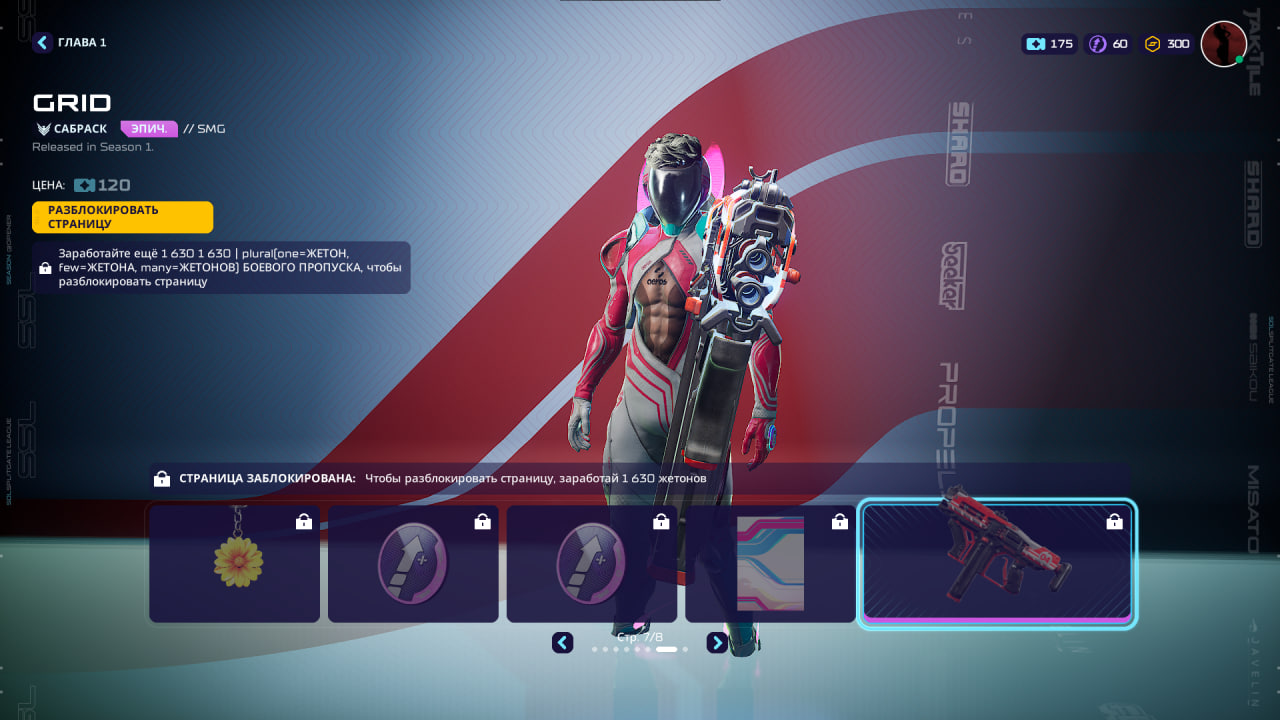Open the player profile avatar

1223,44
